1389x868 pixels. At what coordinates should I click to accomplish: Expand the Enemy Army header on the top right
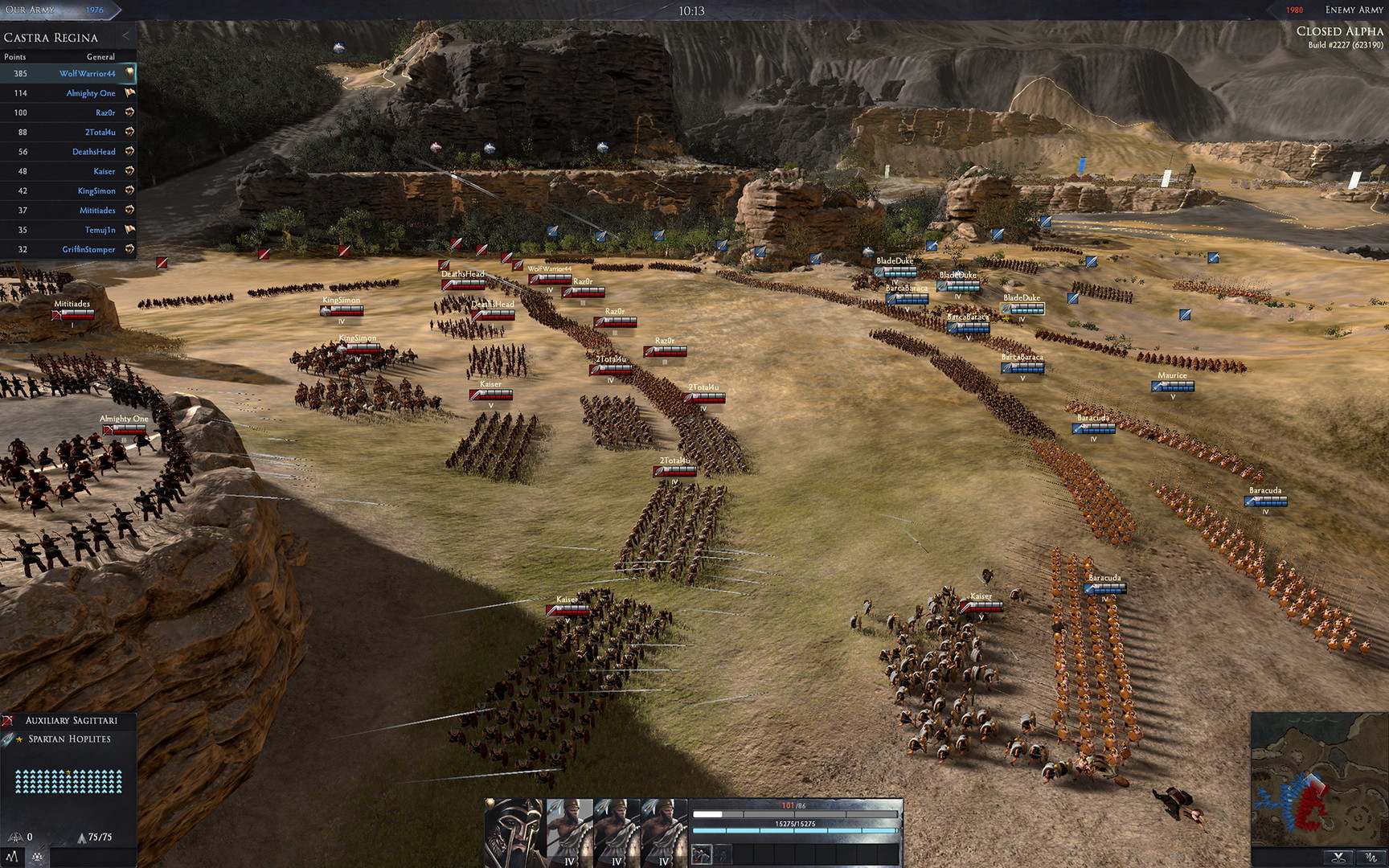tap(1354, 10)
